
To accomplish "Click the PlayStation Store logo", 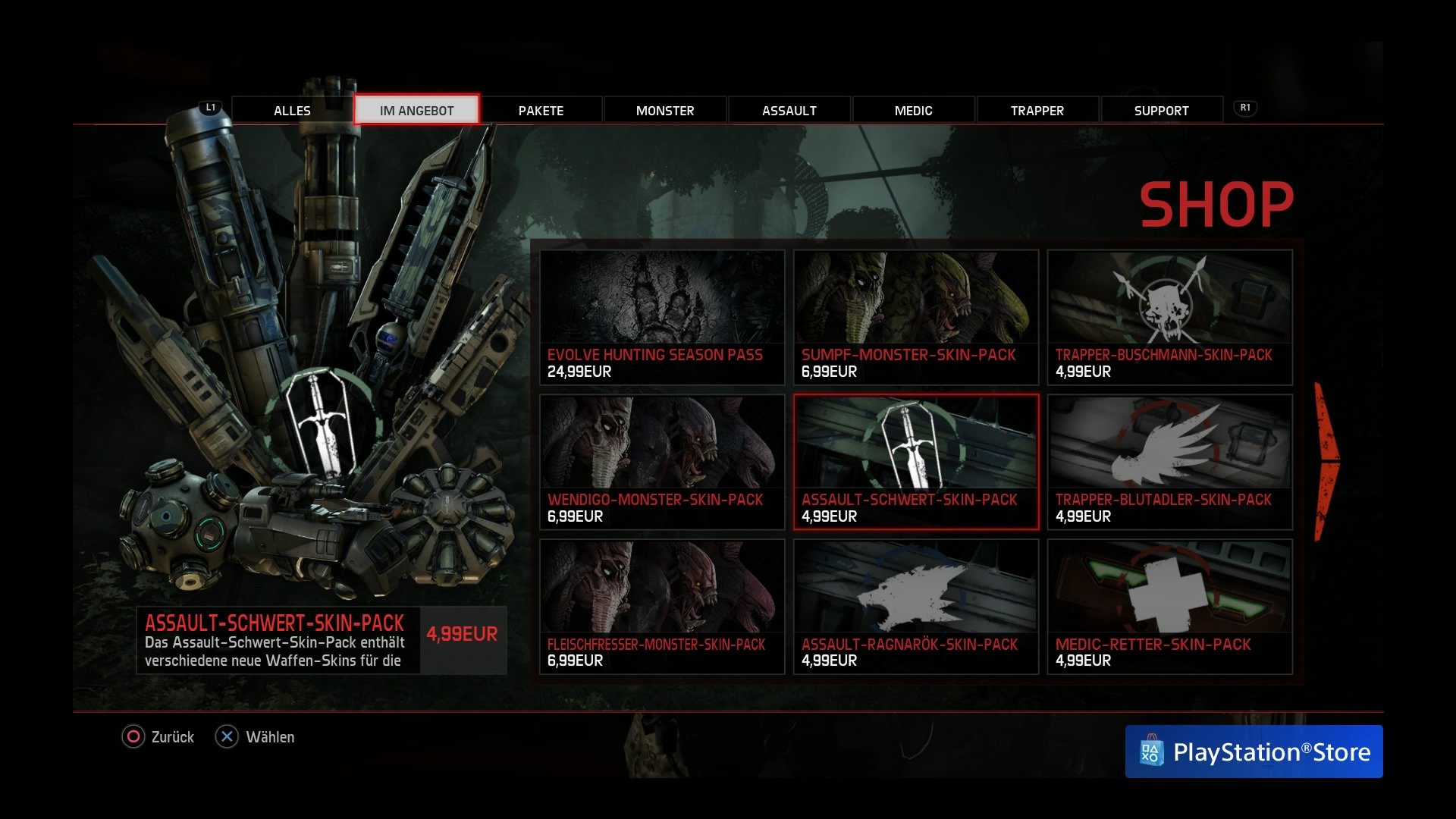I will [x=1253, y=752].
